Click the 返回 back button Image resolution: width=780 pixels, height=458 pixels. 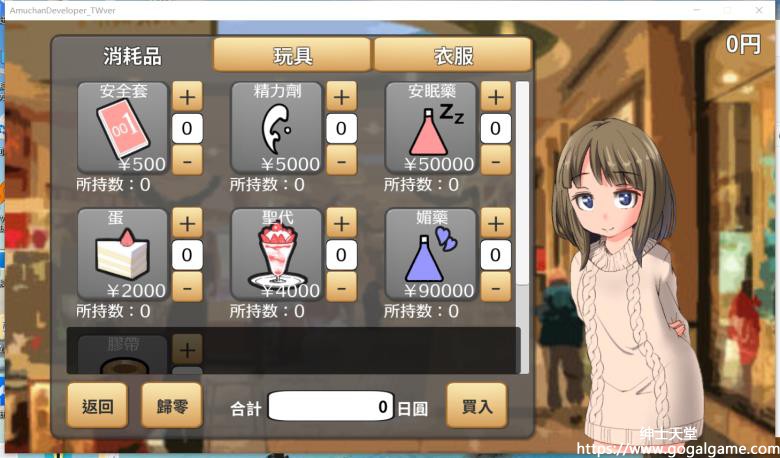click(x=97, y=406)
